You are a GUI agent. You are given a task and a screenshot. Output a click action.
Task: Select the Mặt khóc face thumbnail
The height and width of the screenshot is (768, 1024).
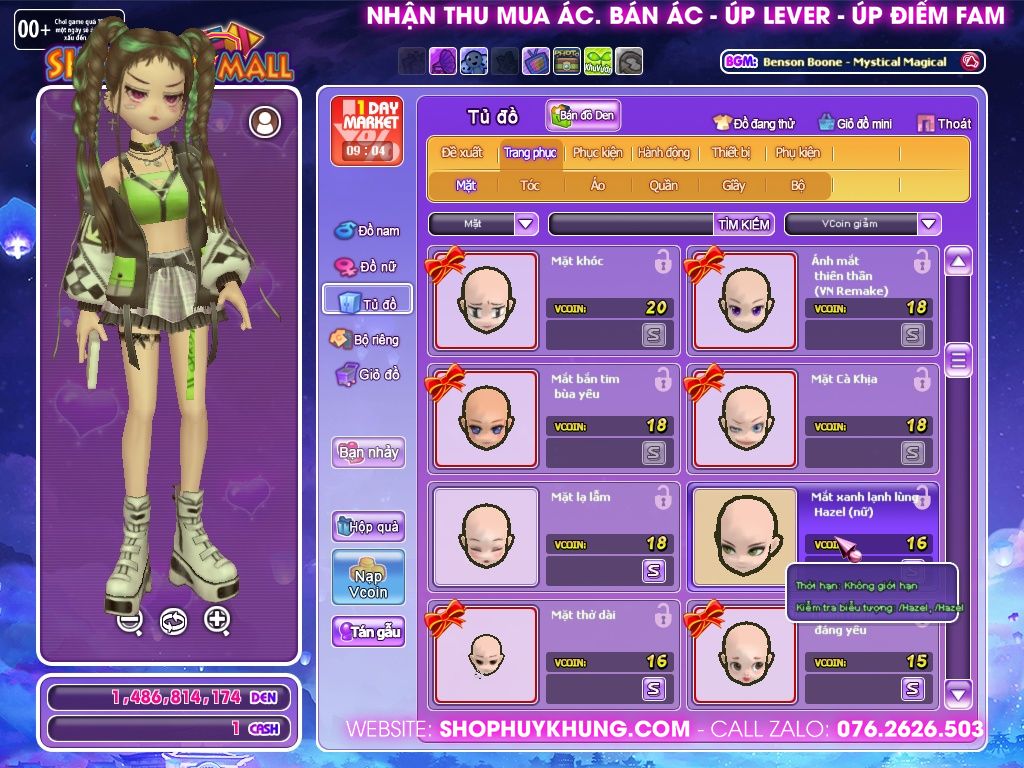tap(485, 301)
